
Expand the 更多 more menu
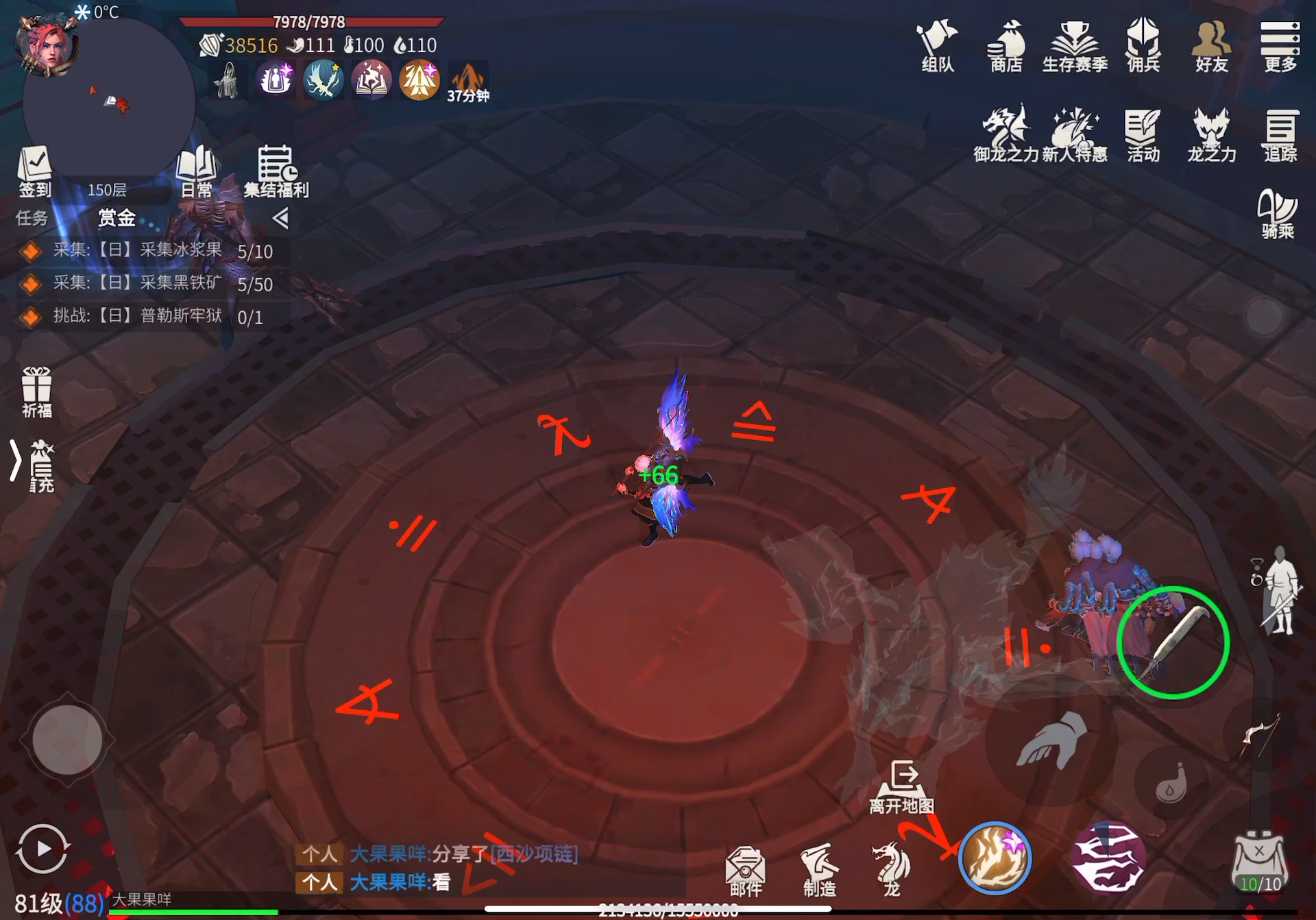[x=1280, y=45]
